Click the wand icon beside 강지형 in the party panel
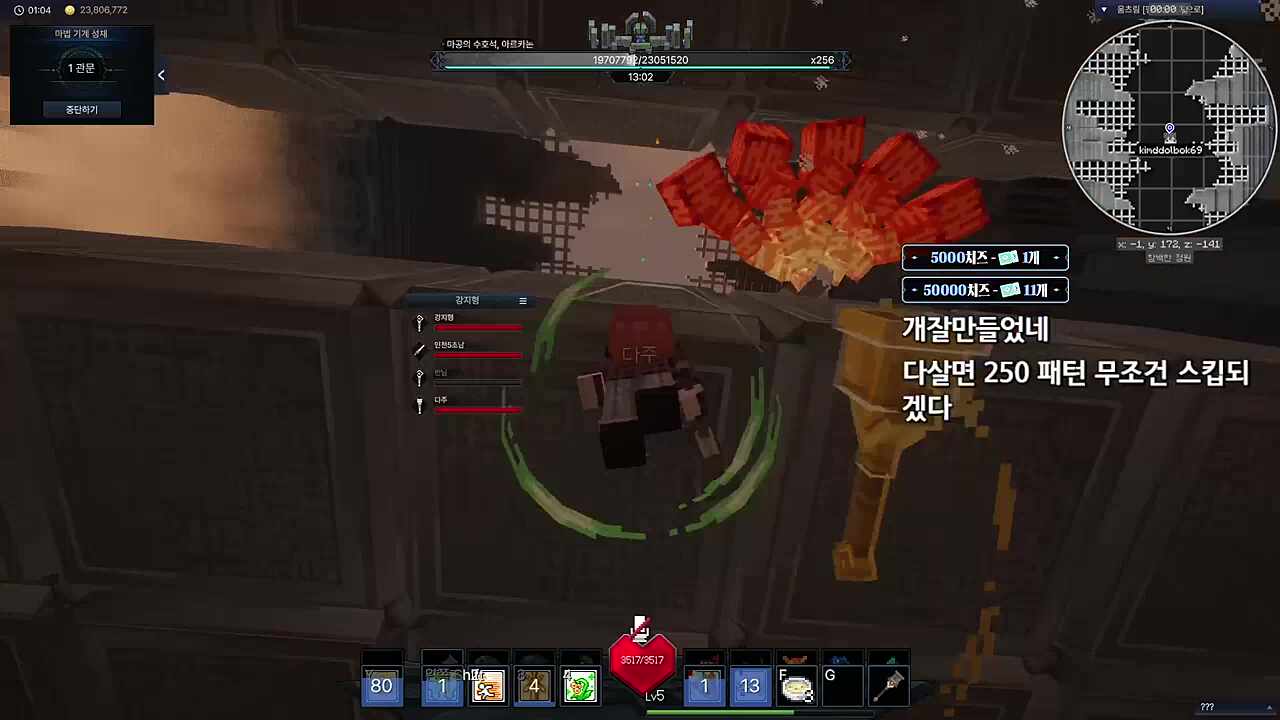 click(x=419, y=322)
